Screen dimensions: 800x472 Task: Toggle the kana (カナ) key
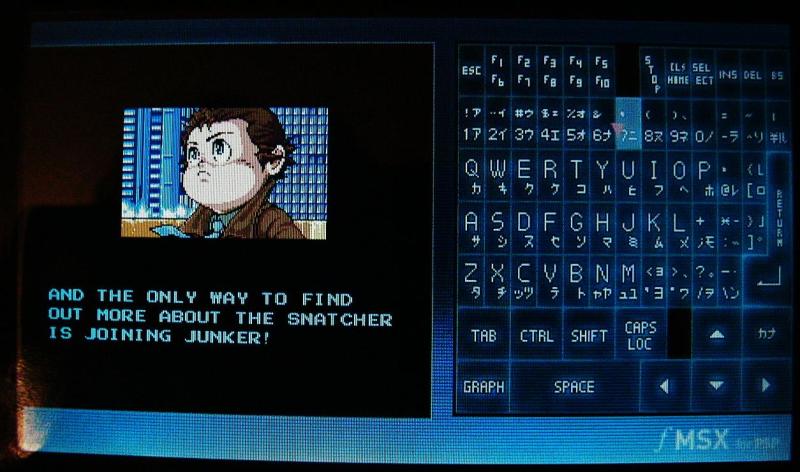tap(766, 334)
